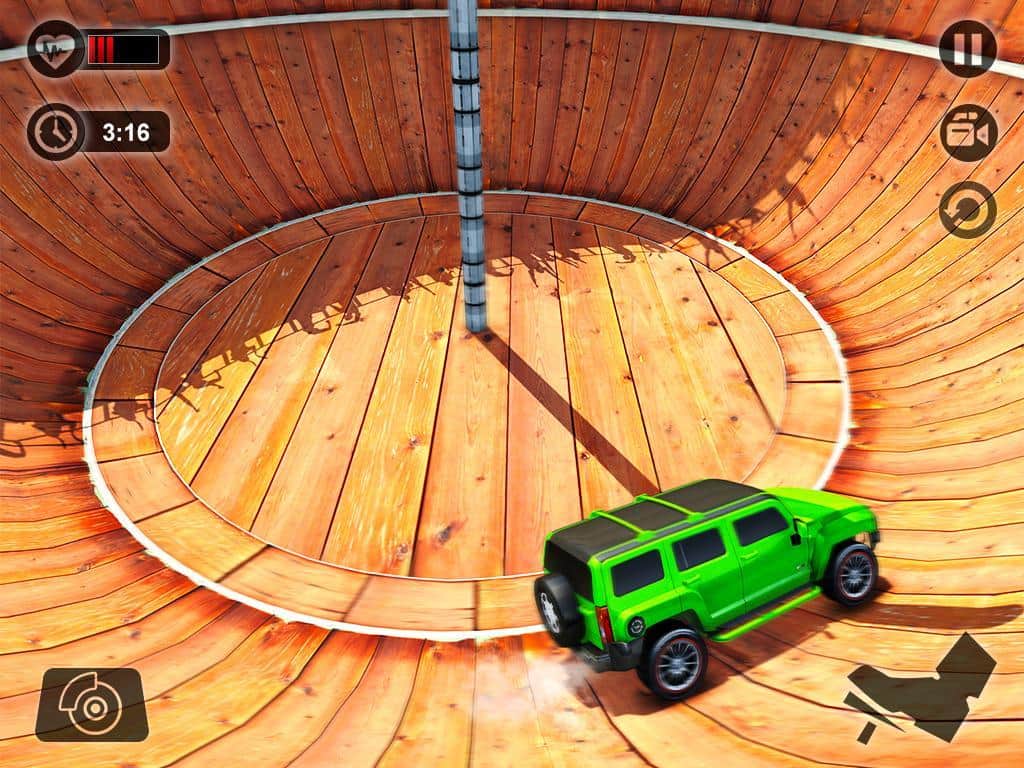Pause the game

[x=967, y=49]
